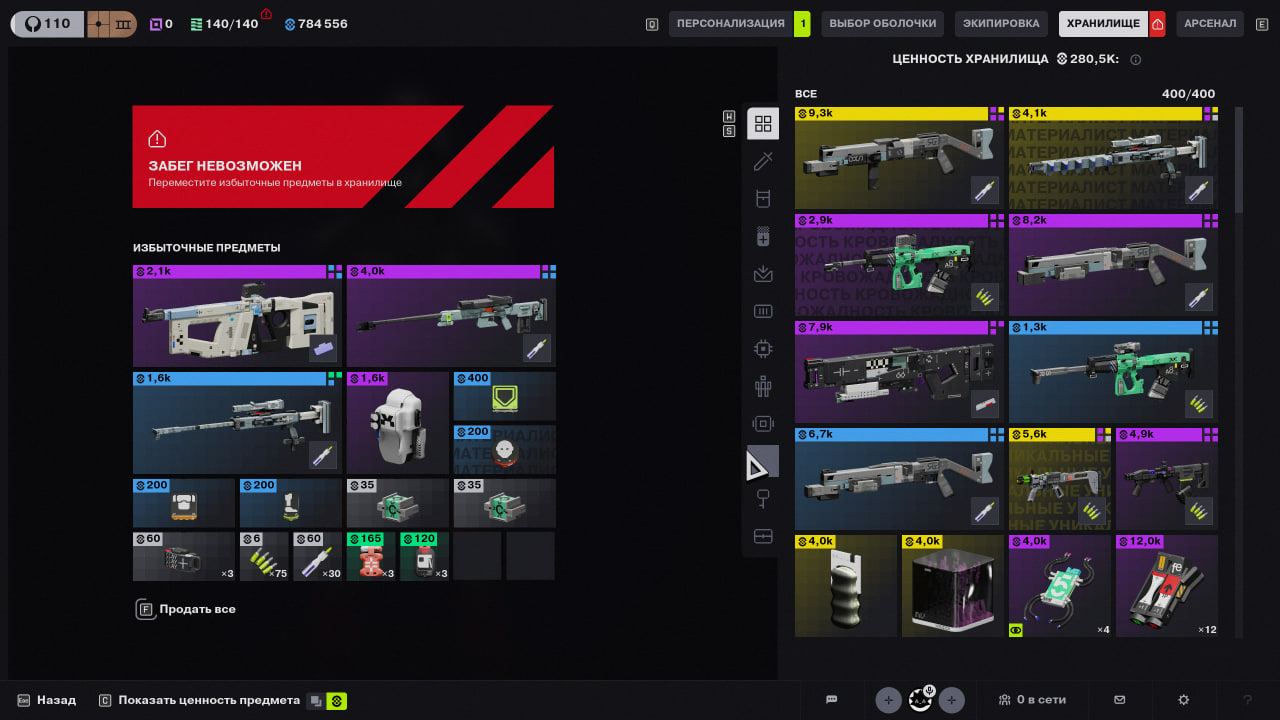Select the Хранилище tab

coord(1103,24)
